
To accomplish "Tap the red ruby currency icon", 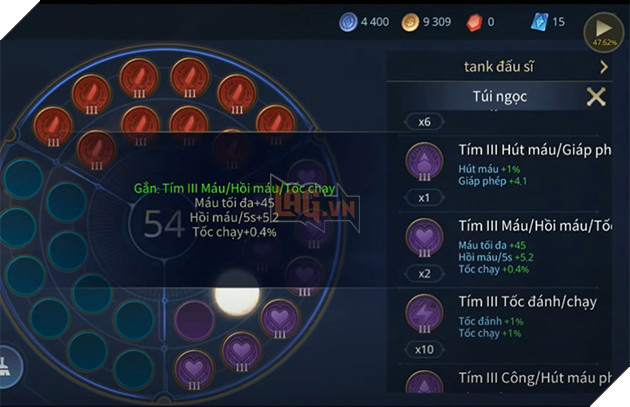I will point(481,21).
